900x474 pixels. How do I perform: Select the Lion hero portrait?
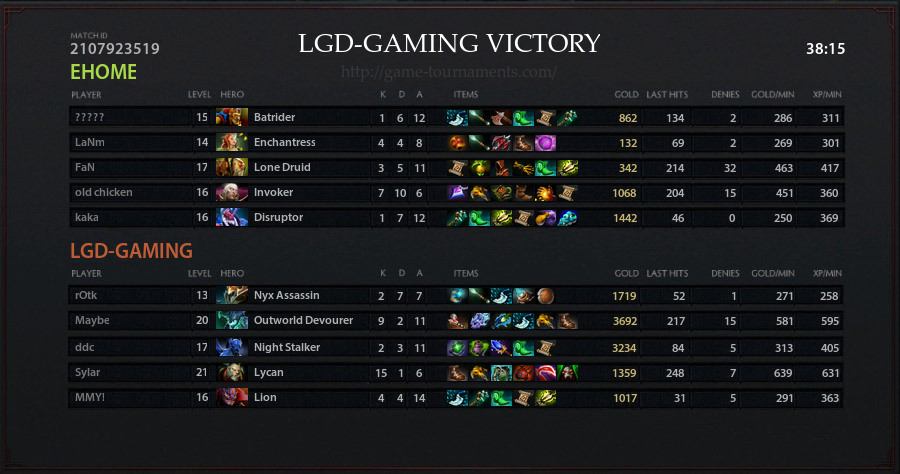pyautogui.click(x=232, y=397)
